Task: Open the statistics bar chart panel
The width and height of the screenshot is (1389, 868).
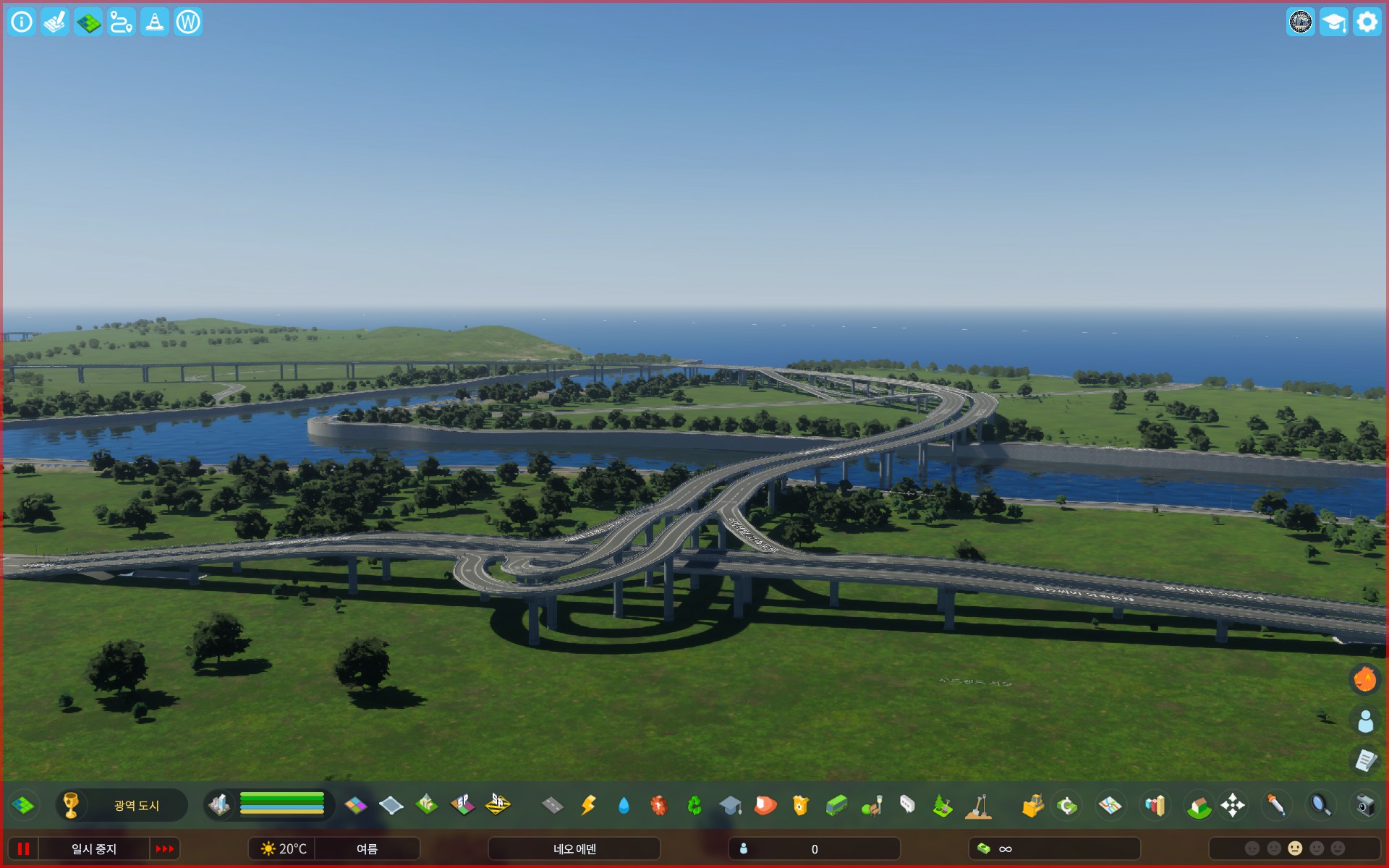Action: click(1155, 805)
